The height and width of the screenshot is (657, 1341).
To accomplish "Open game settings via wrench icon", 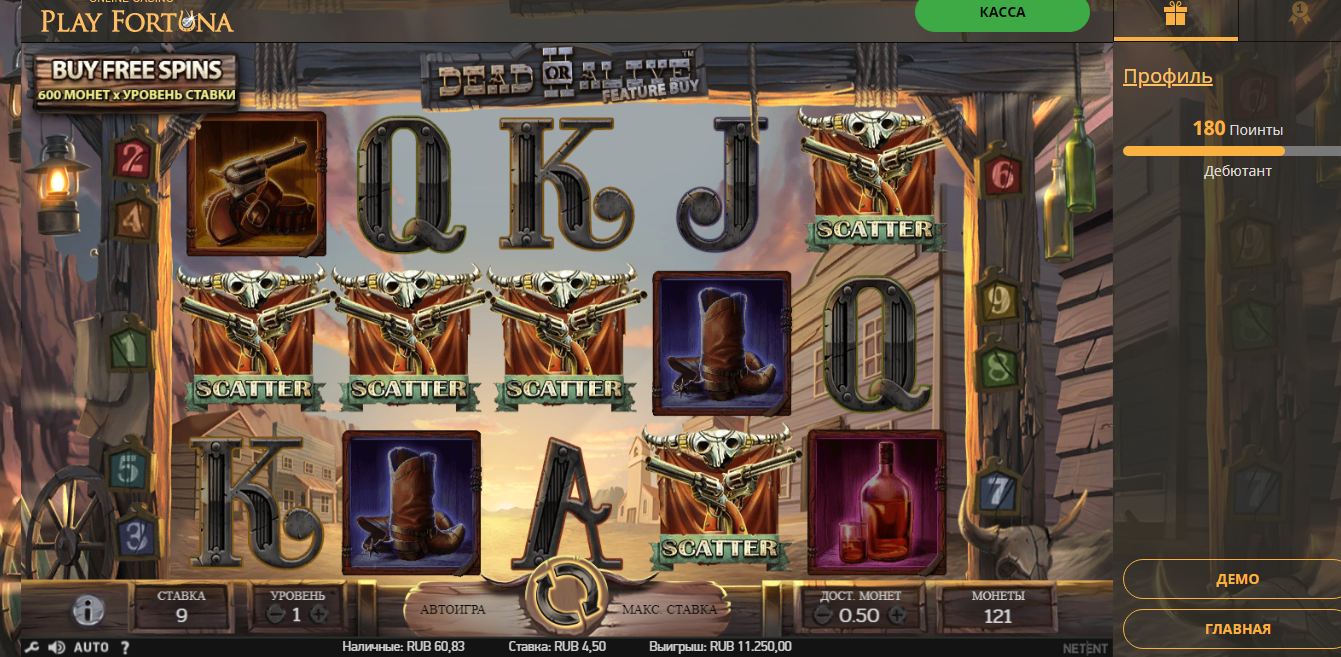I will point(31,647).
